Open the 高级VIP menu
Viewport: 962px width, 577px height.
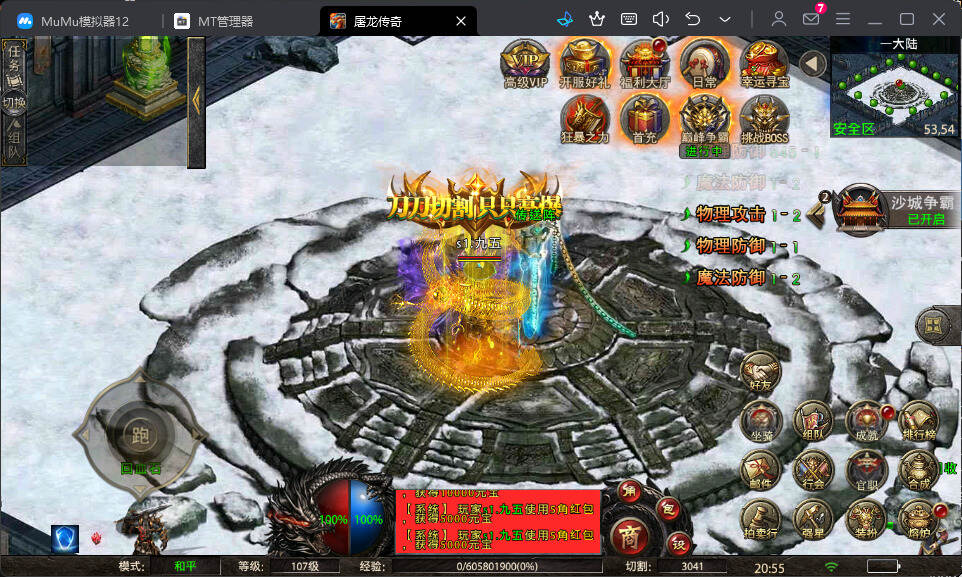525,63
